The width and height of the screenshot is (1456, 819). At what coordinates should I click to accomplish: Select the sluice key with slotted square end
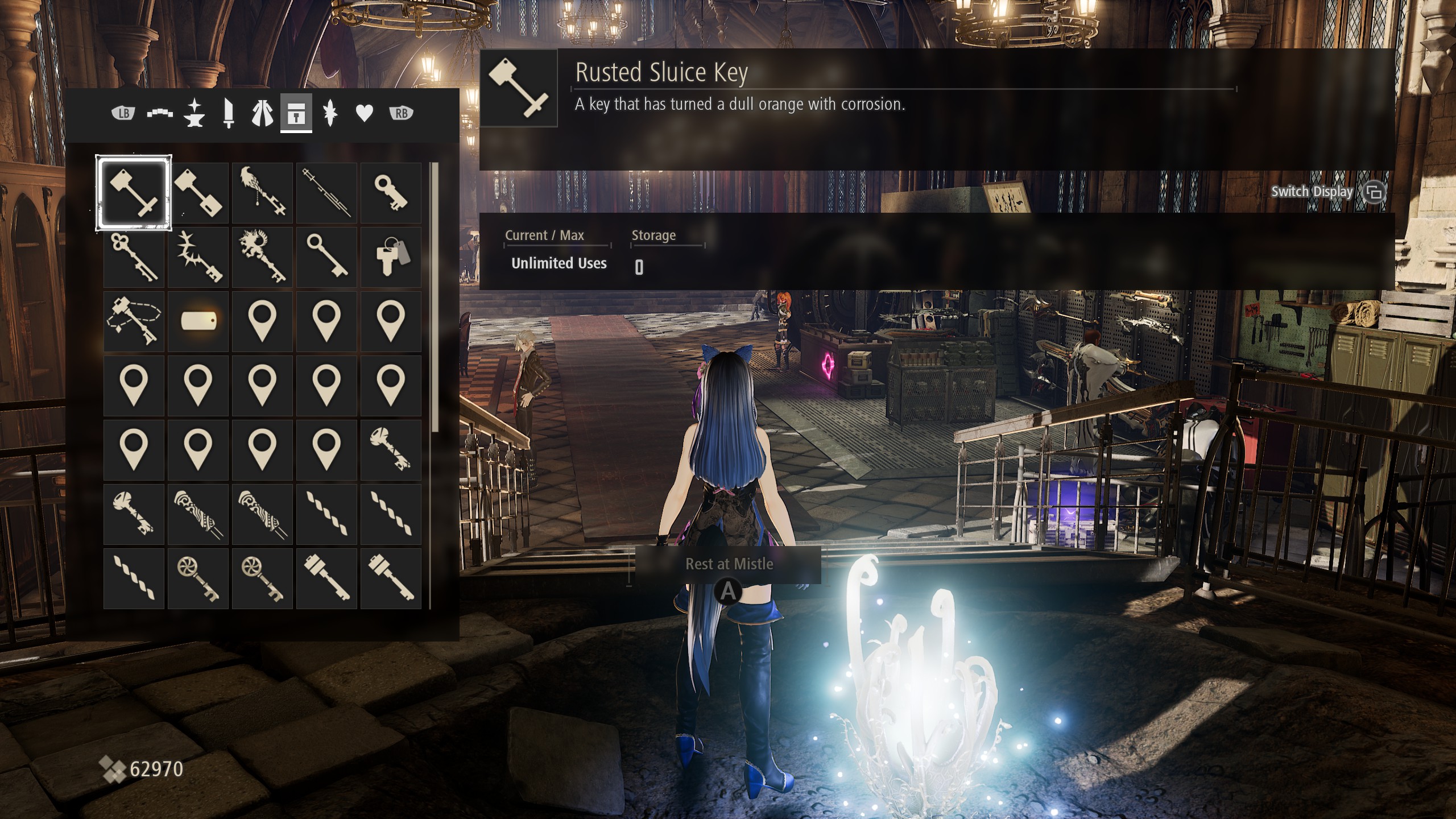198,193
